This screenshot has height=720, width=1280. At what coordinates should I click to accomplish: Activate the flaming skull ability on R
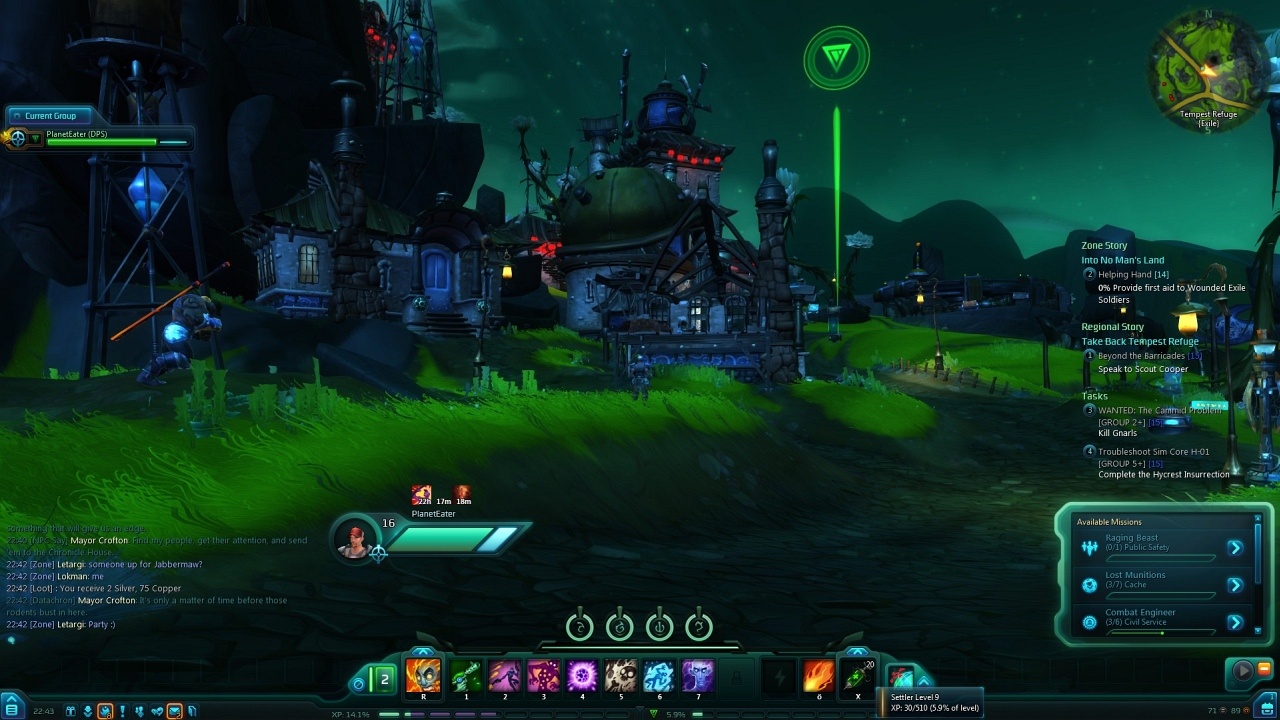click(x=424, y=677)
